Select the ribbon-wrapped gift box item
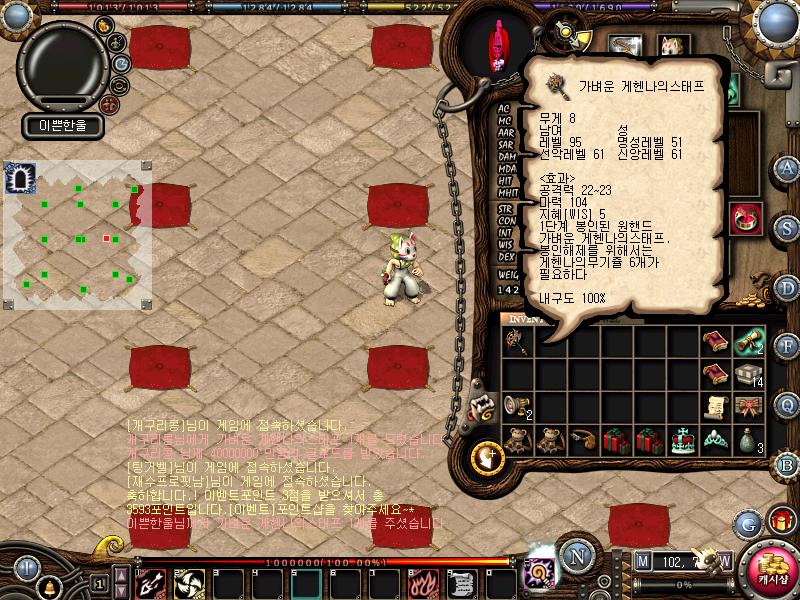 (749, 405)
